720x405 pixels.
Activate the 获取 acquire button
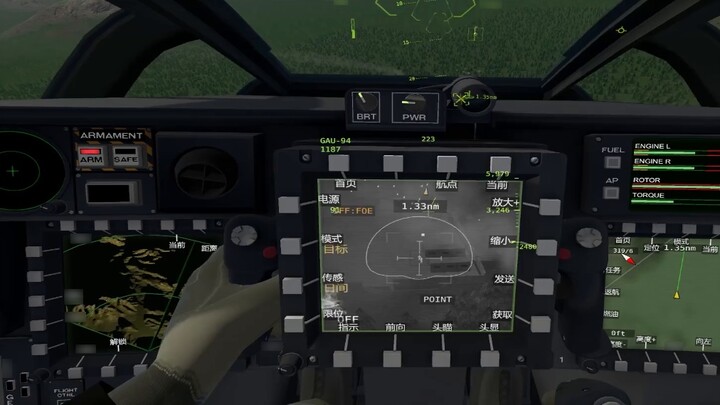pos(540,323)
